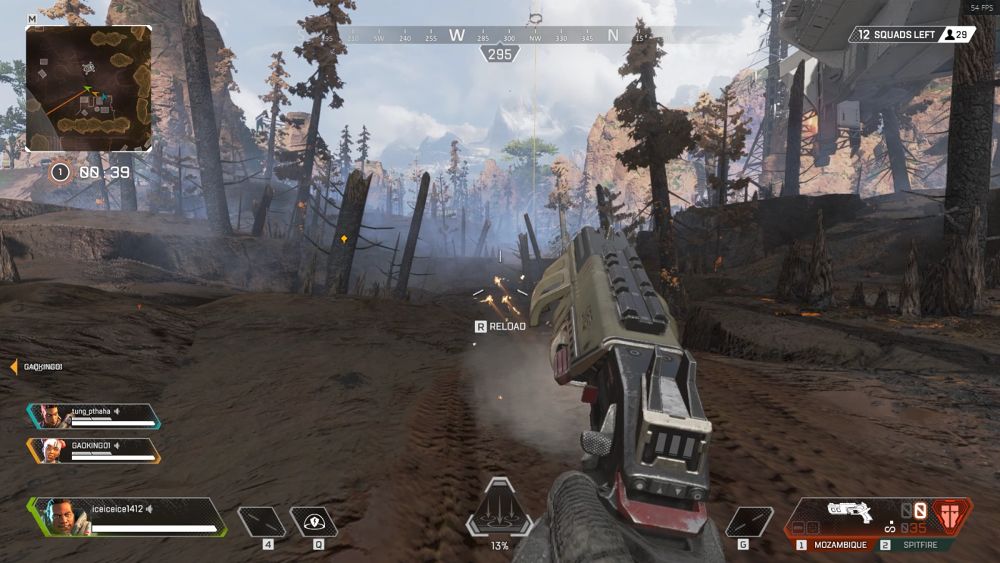Viewport: 1000px width, 563px height.
Task: Activate the ultimate ability at 13% charge
Action: [499, 511]
